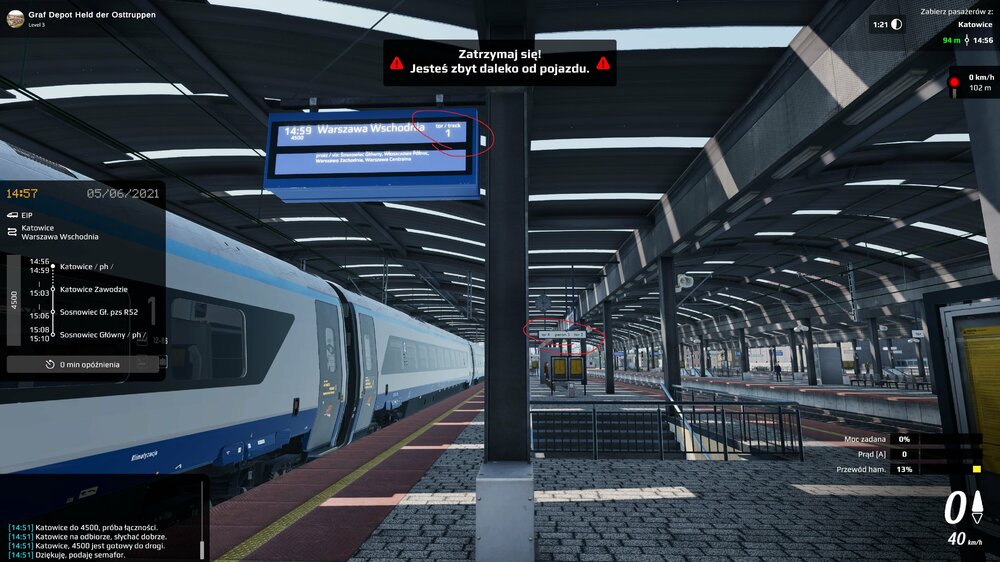Image resolution: width=1000 pixels, height=562 pixels.
Task: Select the Katowice Zawodzie timetable stop
Action: point(98,289)
